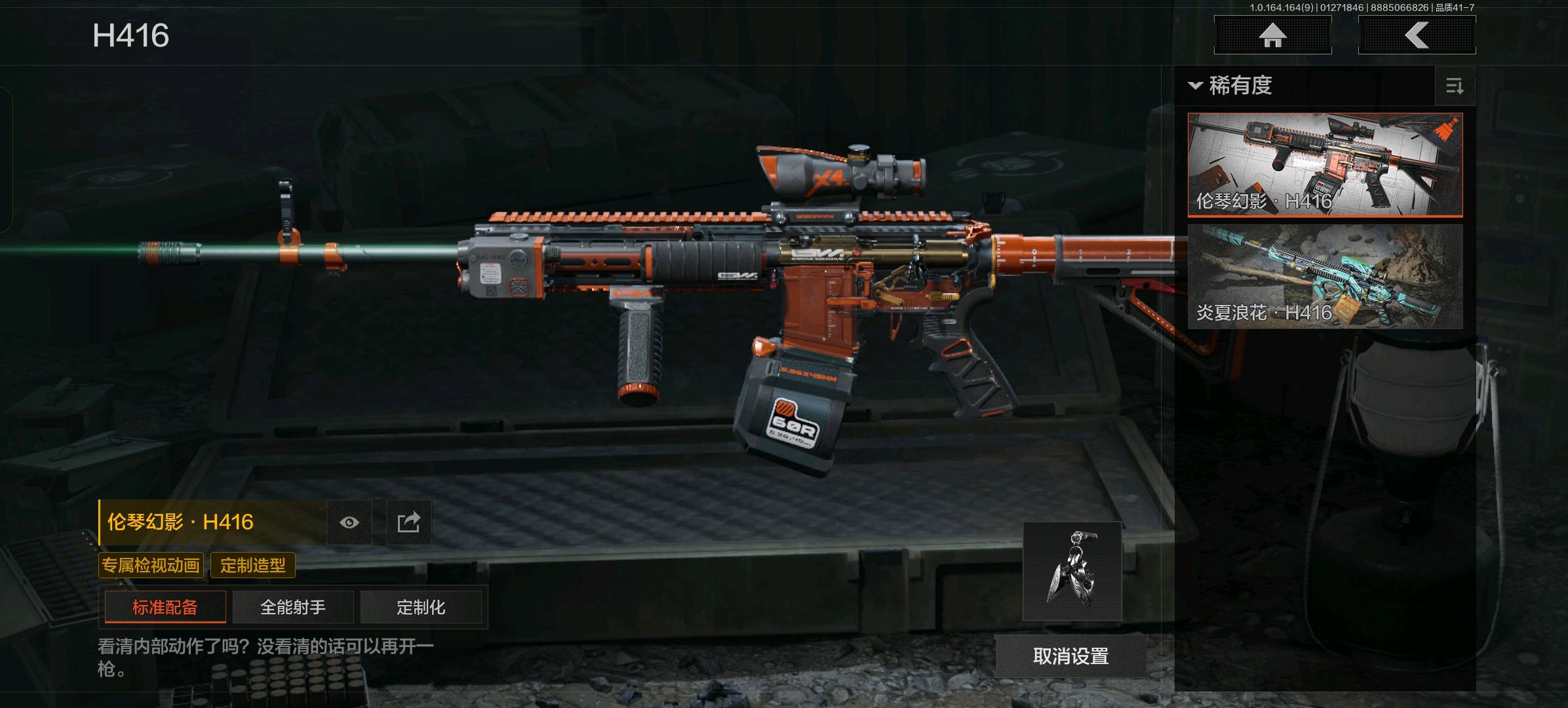Screen dimensions: 1568x708
Task: Switch to the 全能射手 tab
Action: (293, 607)
